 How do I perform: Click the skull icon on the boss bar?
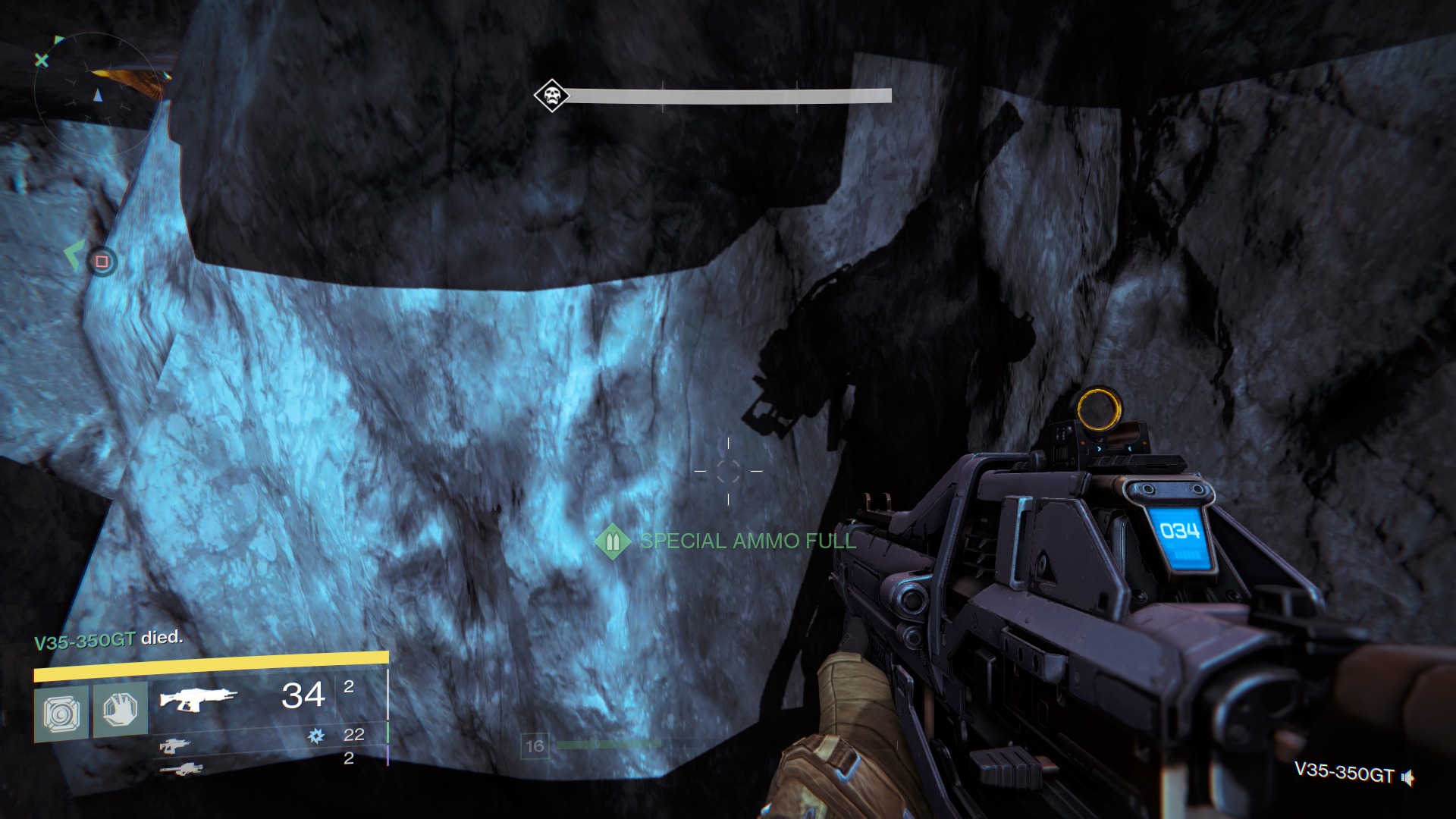point(551,95)
